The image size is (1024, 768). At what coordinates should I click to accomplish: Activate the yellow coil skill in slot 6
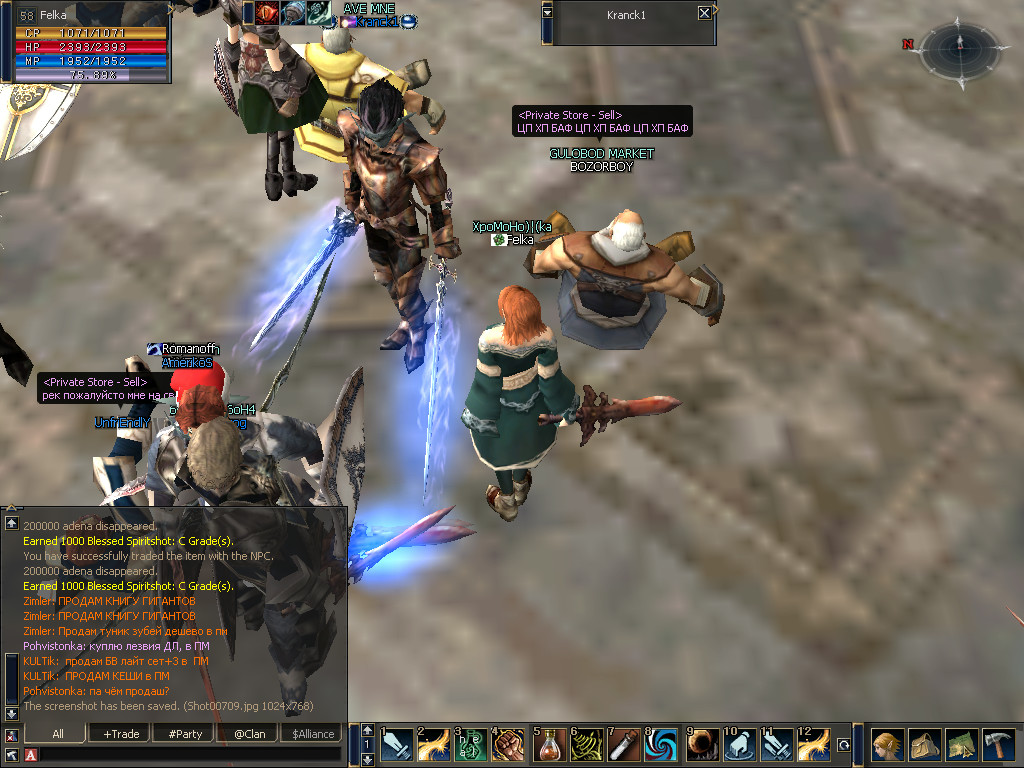click(586, 745)
